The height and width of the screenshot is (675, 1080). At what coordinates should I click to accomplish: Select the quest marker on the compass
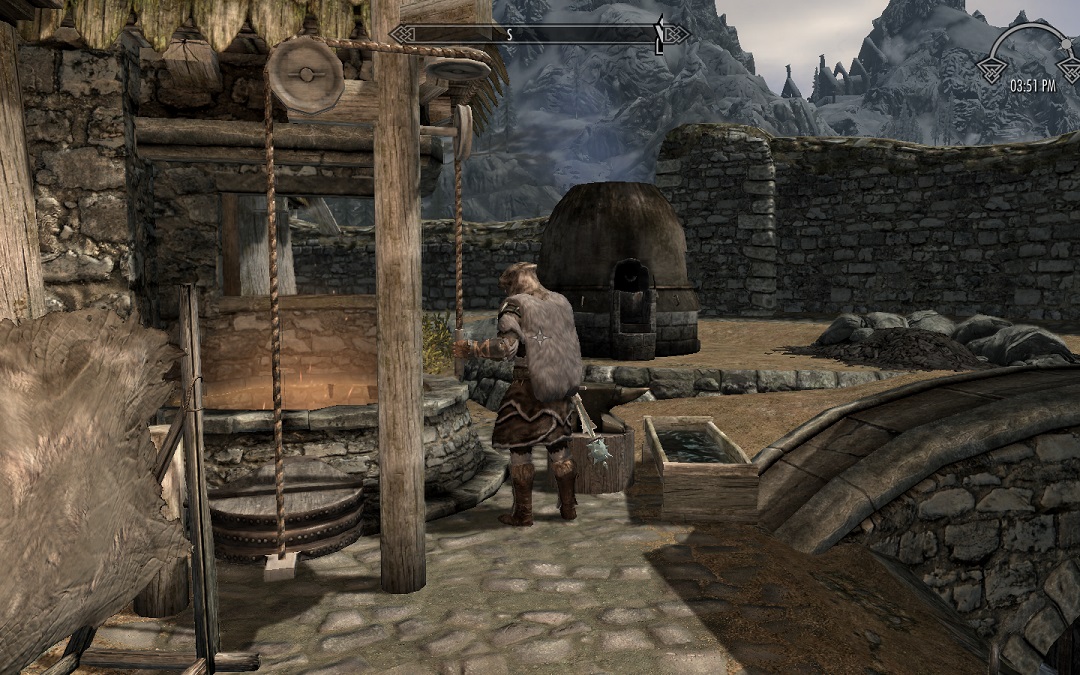point(659,34)
